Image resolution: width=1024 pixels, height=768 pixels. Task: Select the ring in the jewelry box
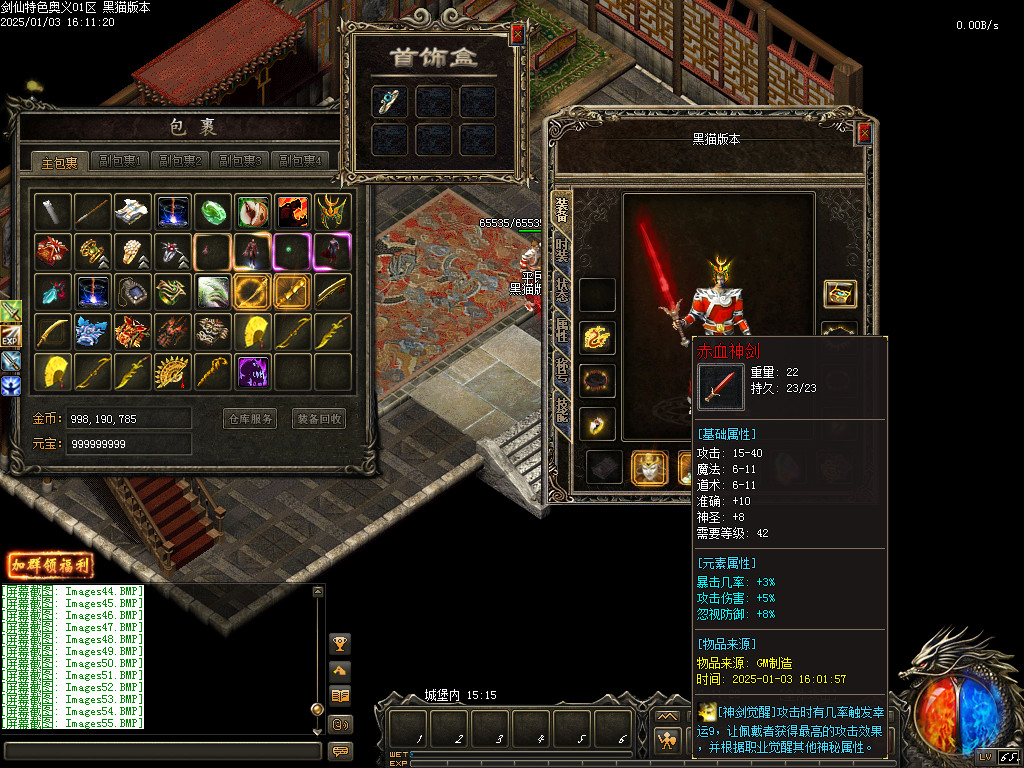tap(389, 102)
